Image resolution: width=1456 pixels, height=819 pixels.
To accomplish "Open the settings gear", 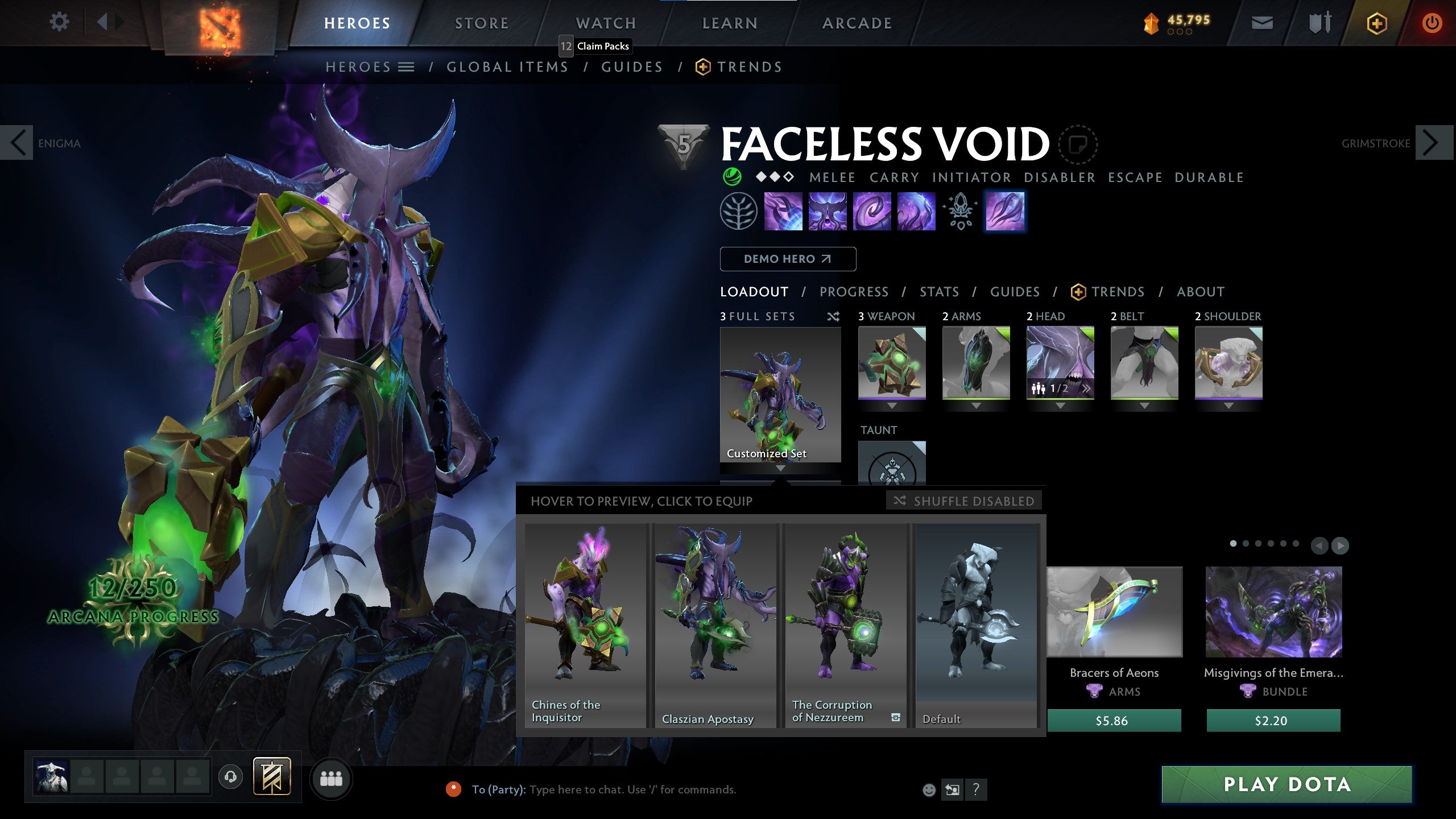I will point(59,22).
